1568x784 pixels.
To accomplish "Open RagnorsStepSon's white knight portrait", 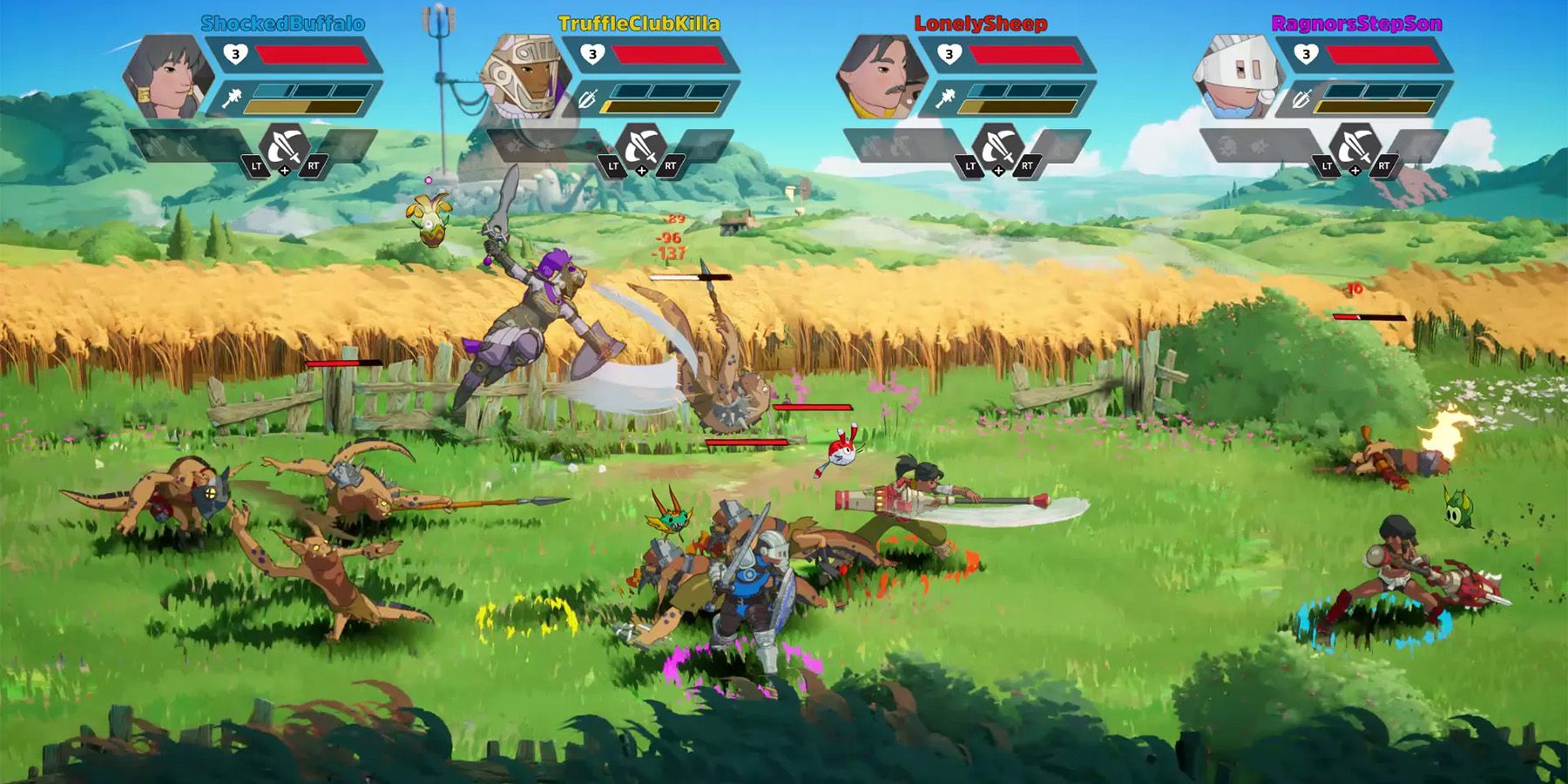I will [x=1237, y=78].
